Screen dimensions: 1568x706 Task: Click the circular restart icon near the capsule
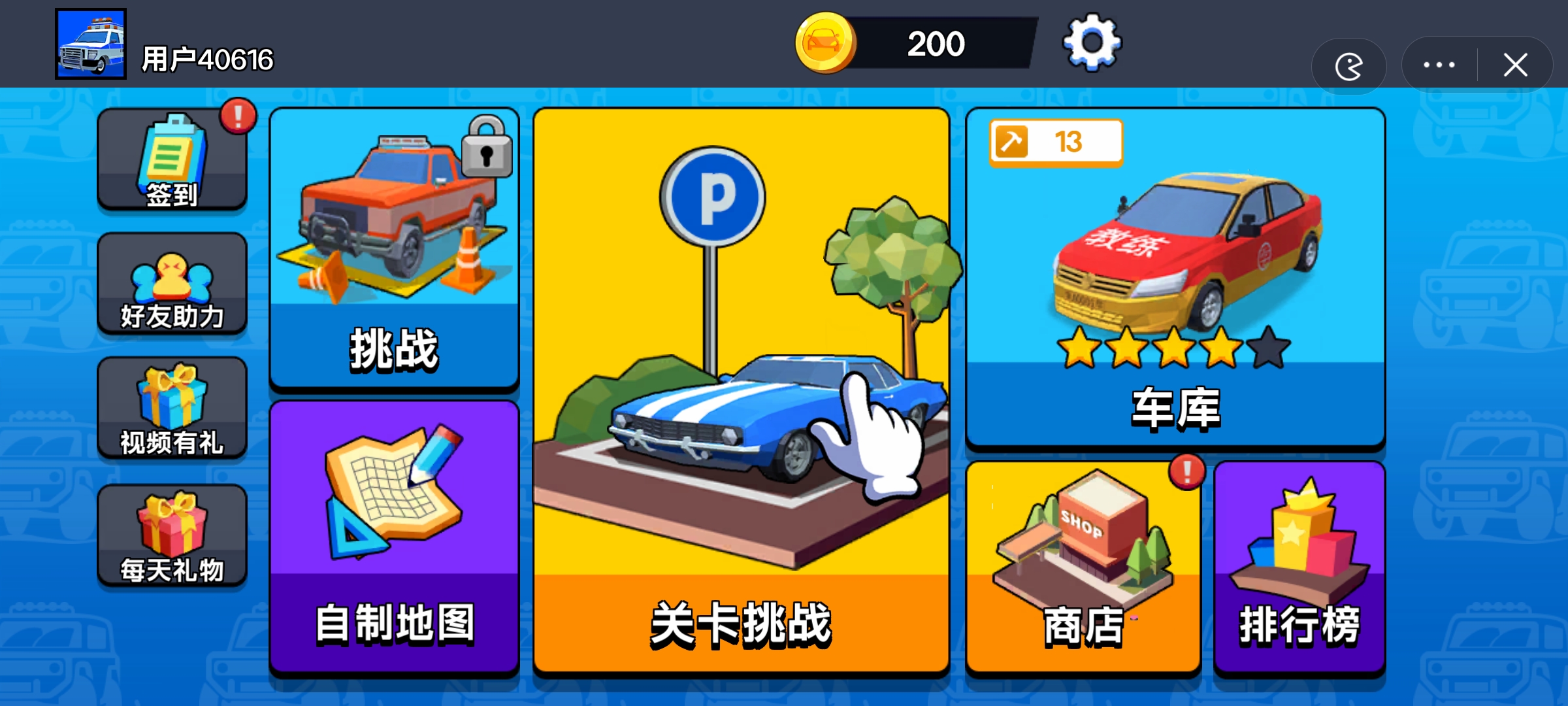tap(1349, 65)
